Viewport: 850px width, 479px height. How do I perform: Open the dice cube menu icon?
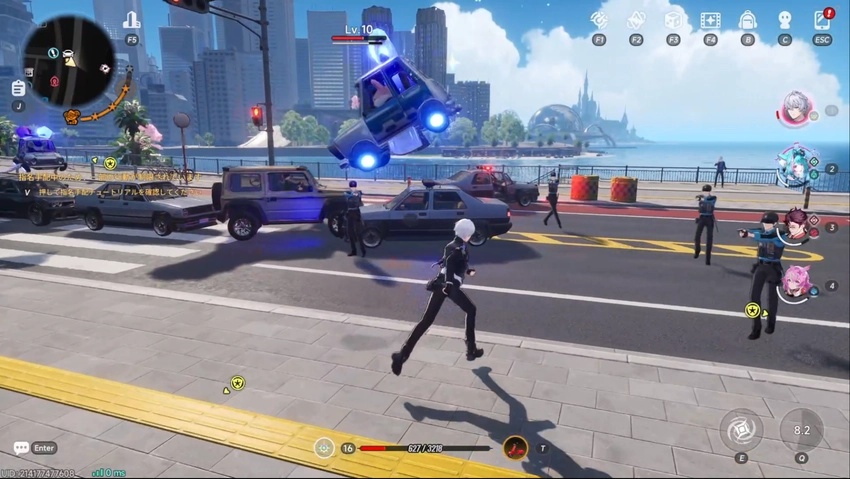(x=673, y=20)
